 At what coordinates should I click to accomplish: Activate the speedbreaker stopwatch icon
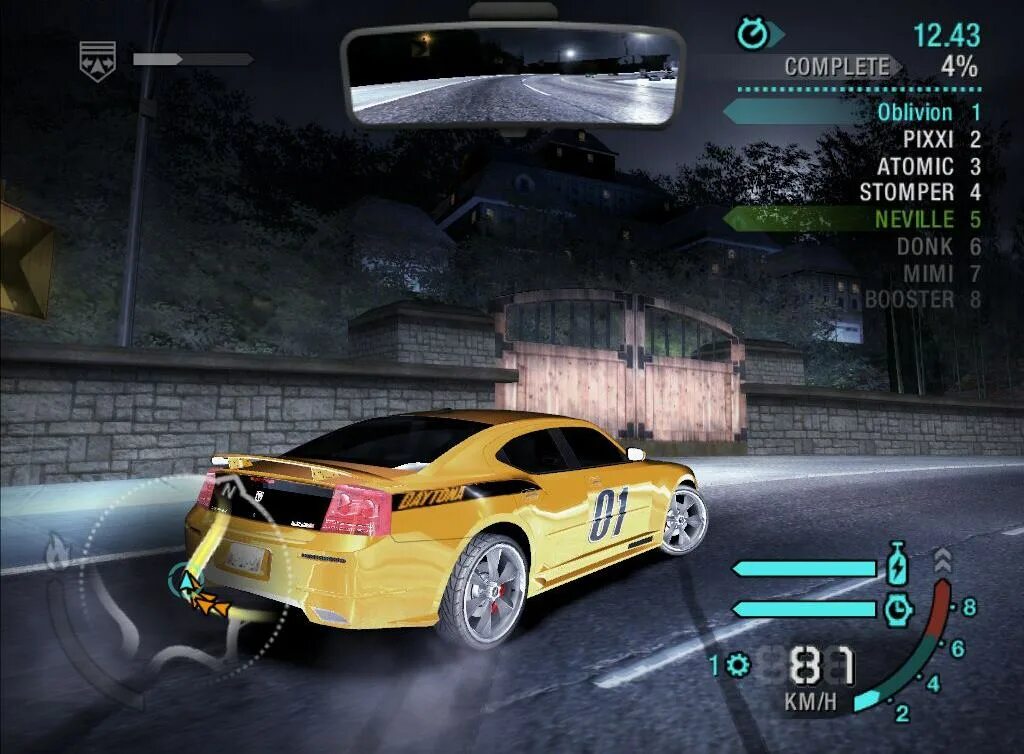pos(897,609)
